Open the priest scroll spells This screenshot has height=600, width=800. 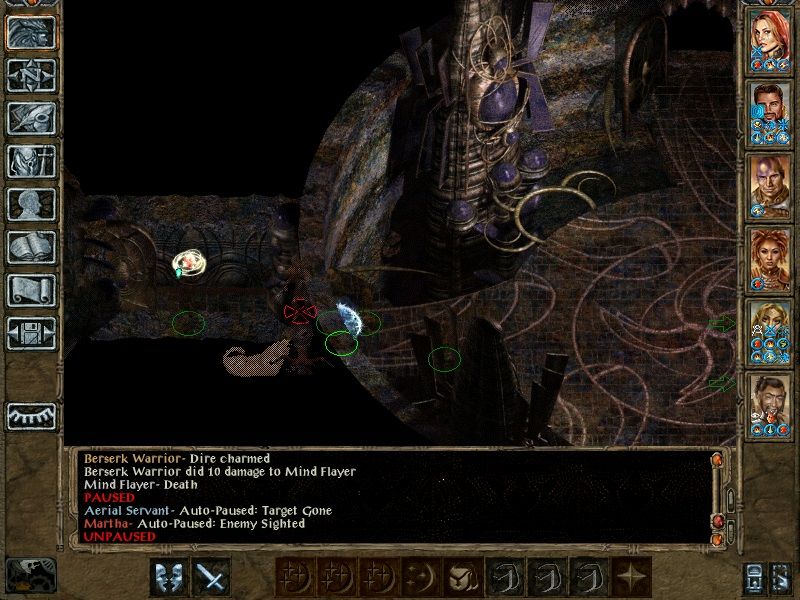click(31, 290)
